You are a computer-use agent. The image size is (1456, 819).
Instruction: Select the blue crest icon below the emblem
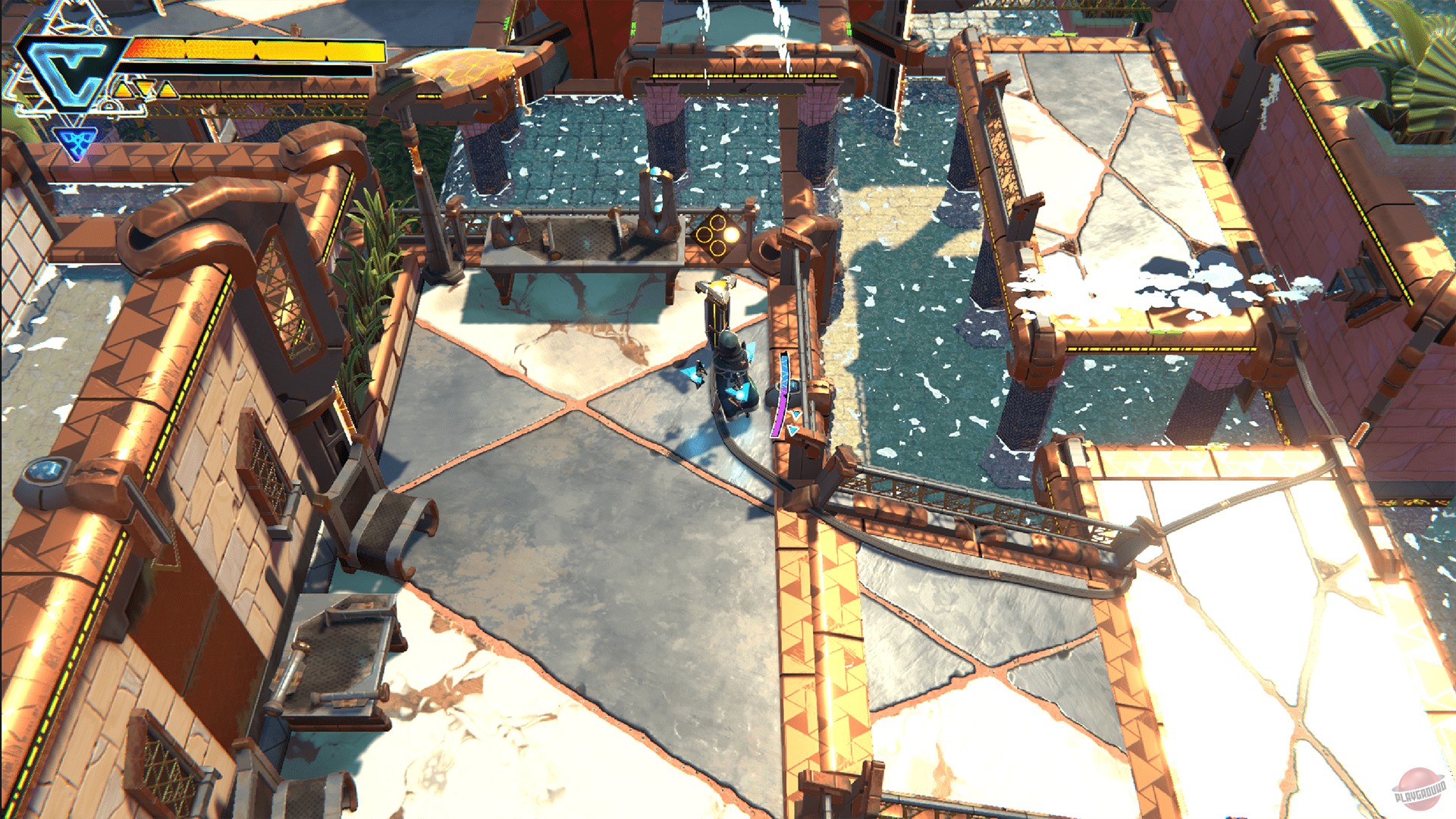[74, 141]
